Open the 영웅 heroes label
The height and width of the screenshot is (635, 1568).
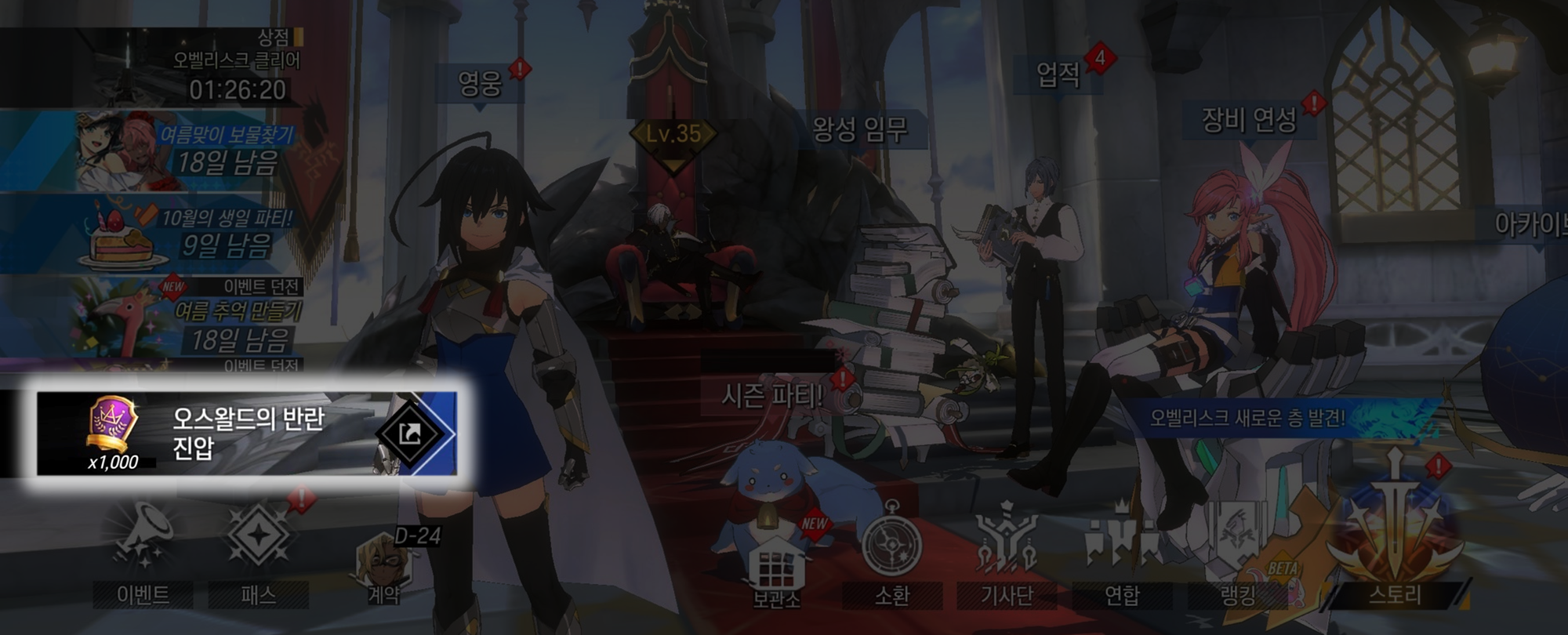tap(480, 83)
